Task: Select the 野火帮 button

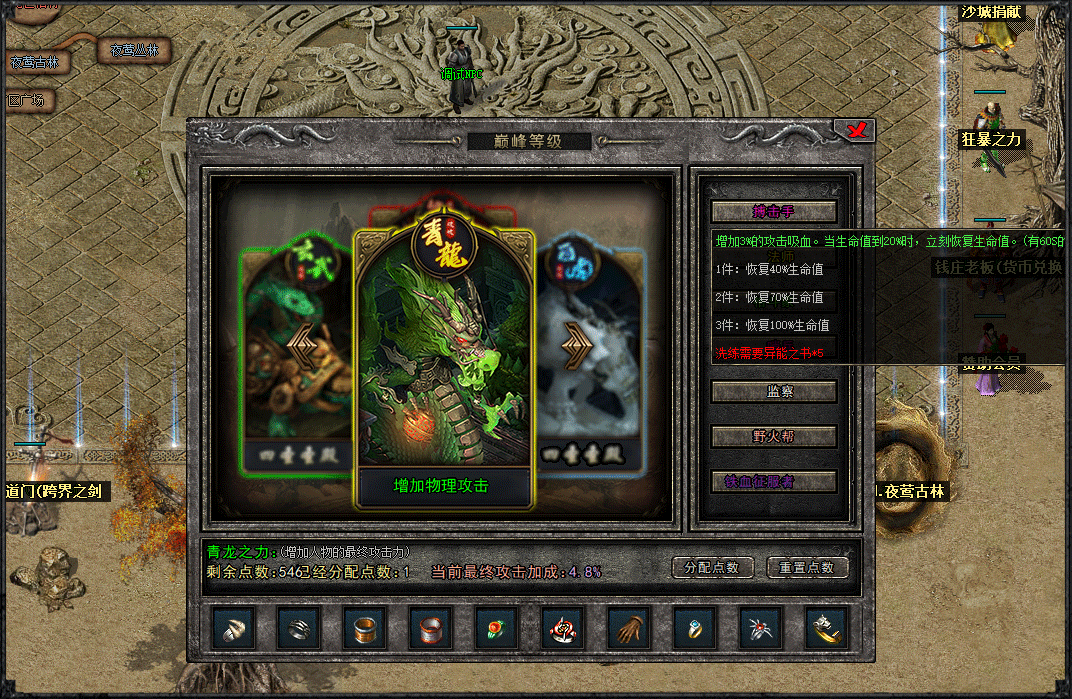Action: coord(773,436)
